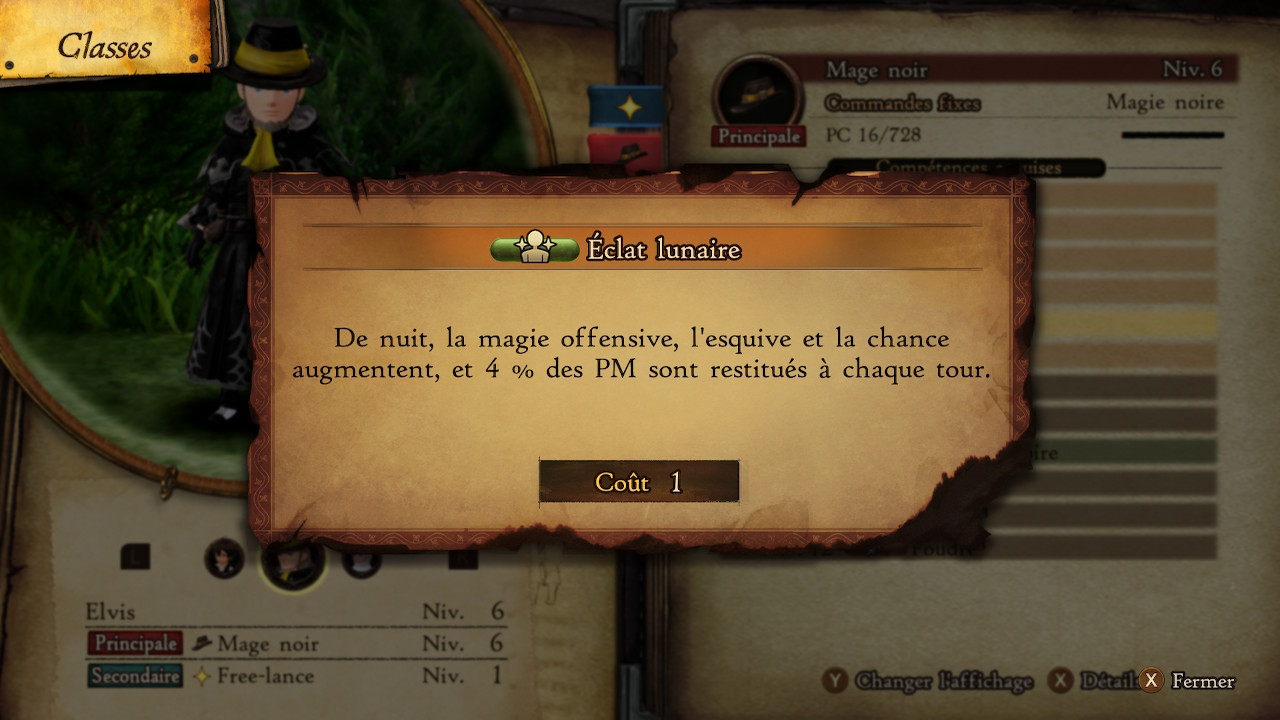The width and height of the screenshot is (1280, 720).
Task: Switch to the dark-haired character portrait
Action: 224,558
